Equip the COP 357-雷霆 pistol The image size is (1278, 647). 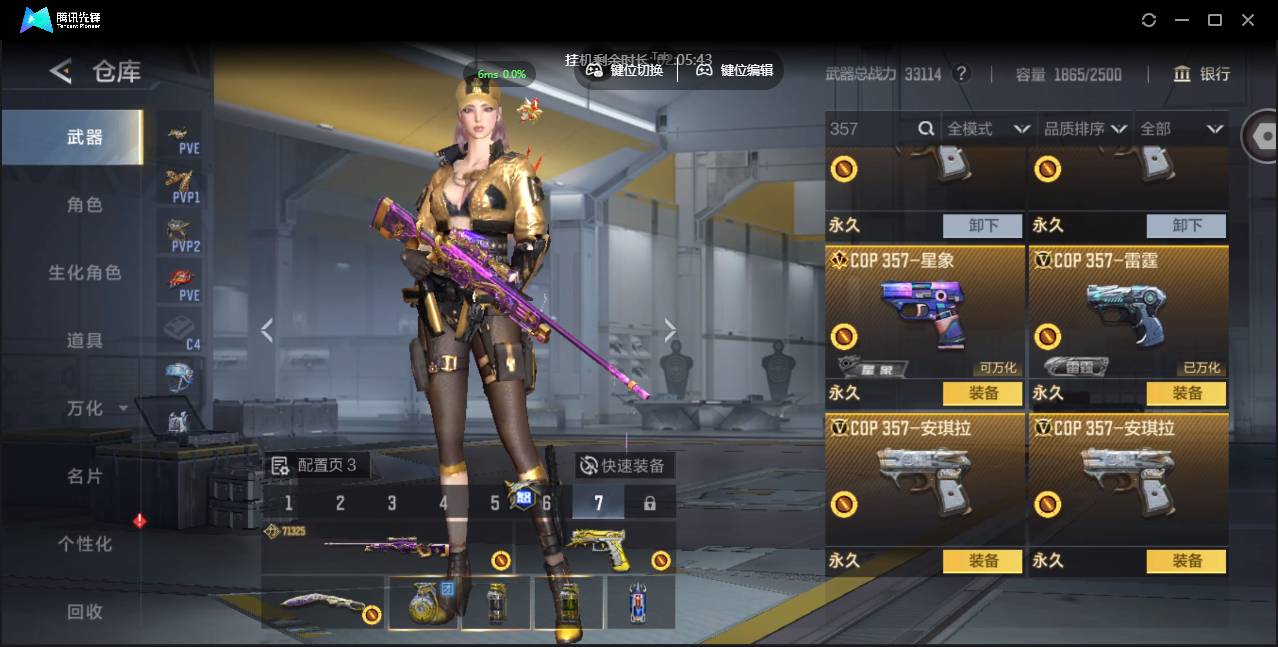1186,394
